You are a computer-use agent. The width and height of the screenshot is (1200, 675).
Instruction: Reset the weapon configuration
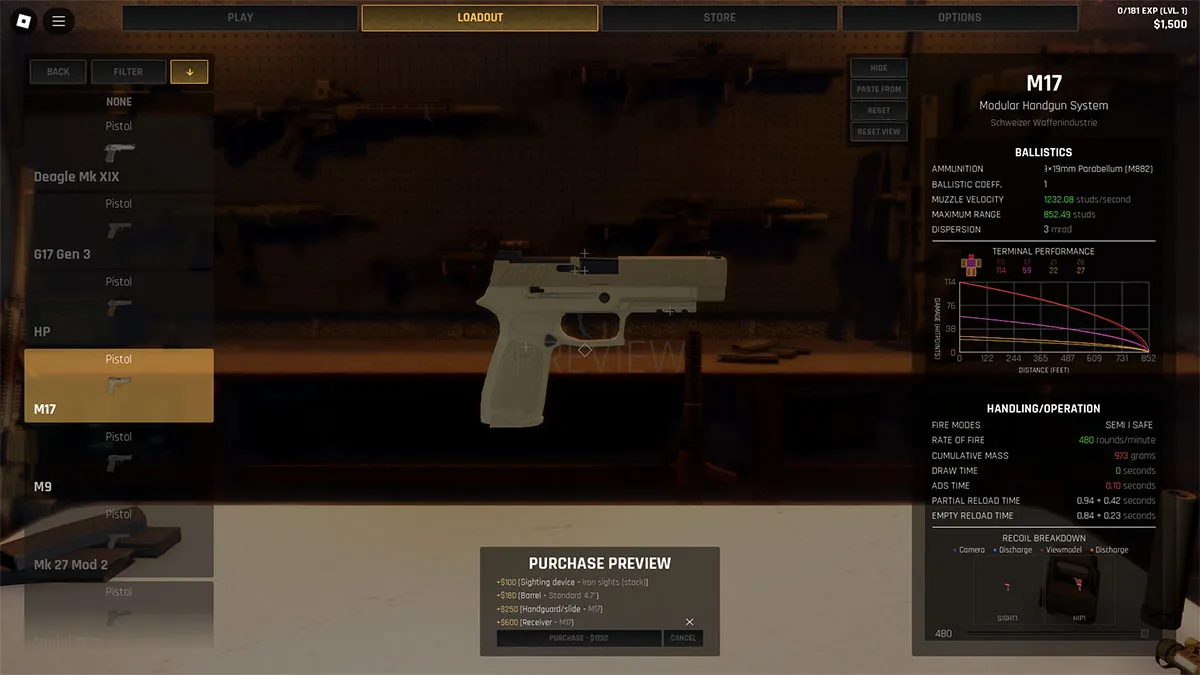point(878,111)
